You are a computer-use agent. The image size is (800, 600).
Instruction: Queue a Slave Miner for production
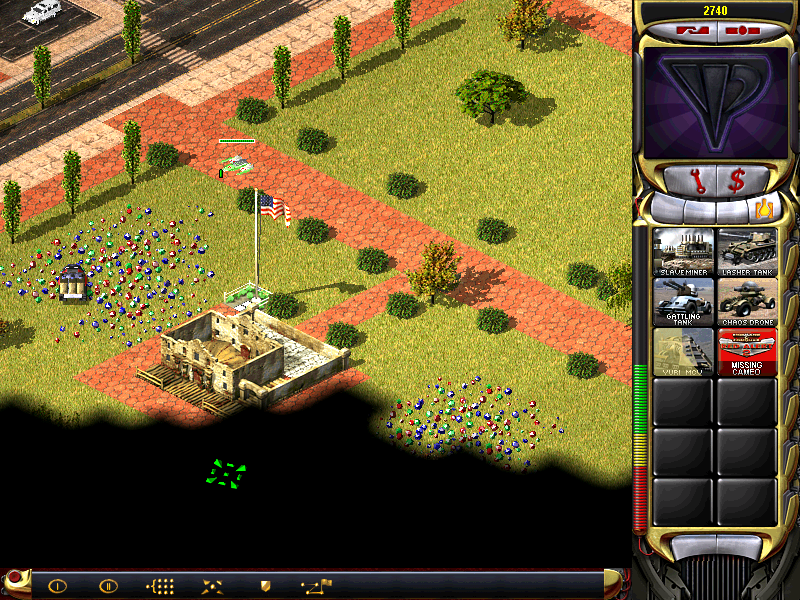(x=683, y=251)
